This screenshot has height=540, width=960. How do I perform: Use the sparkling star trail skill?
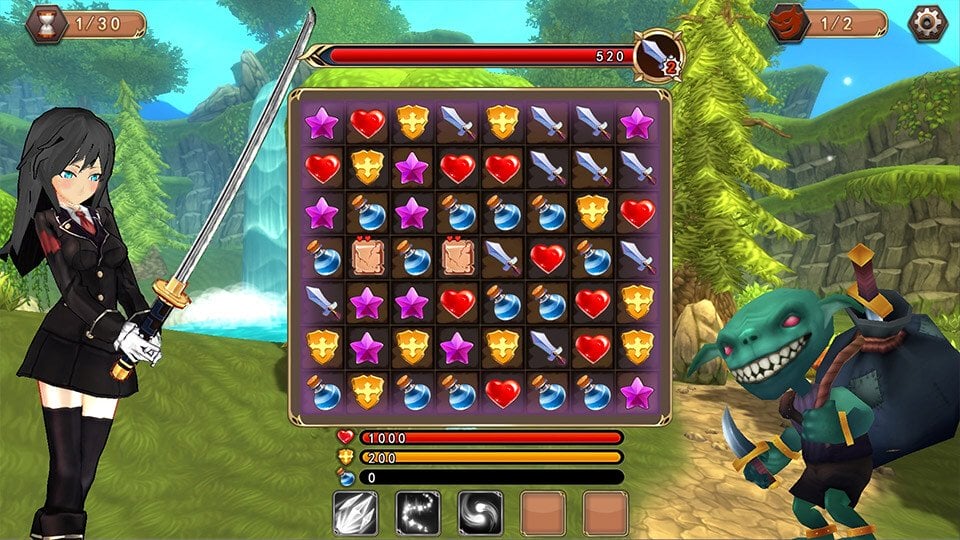418,512
